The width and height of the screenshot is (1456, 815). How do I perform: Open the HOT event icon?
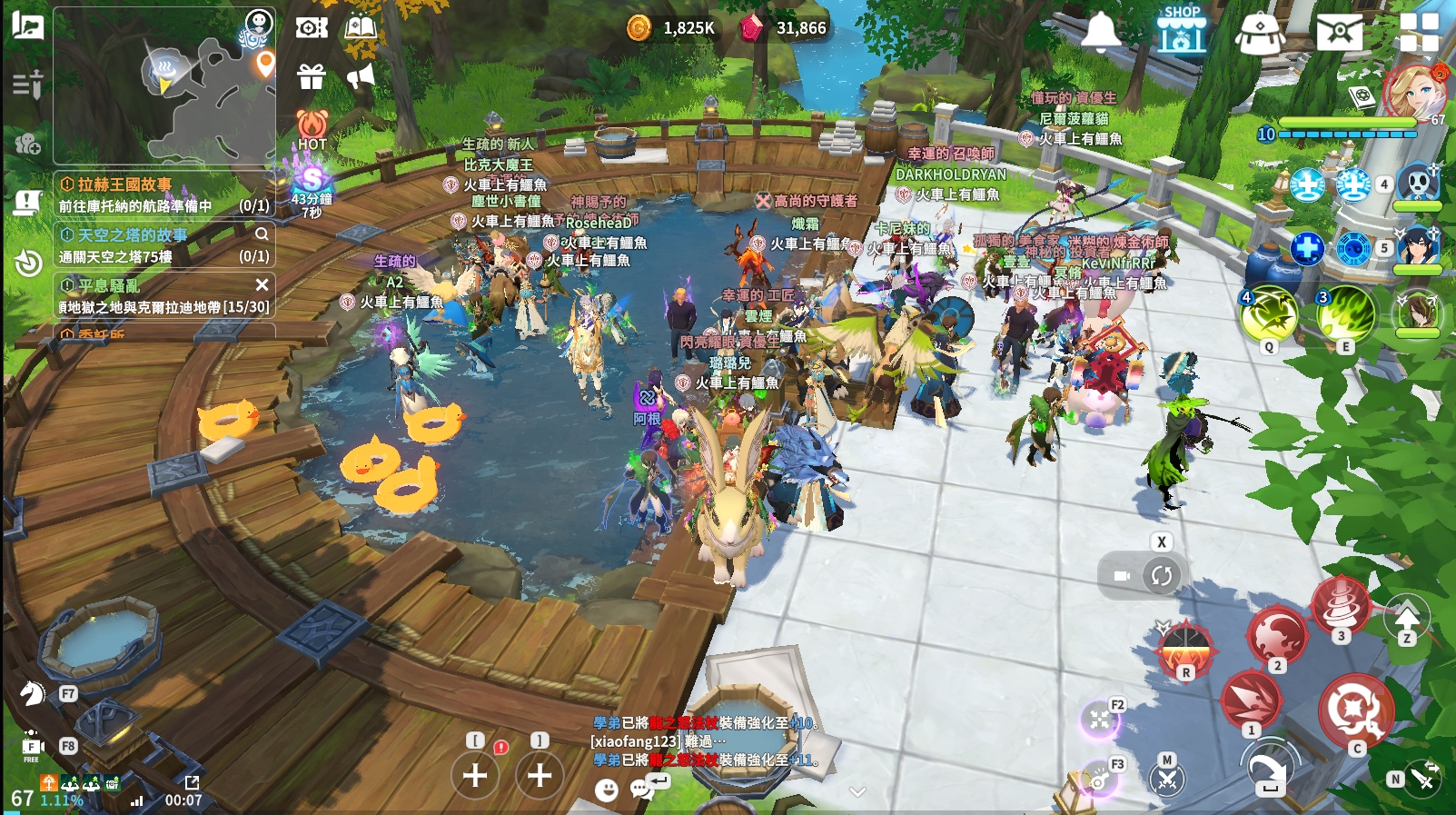pos(312,128)
